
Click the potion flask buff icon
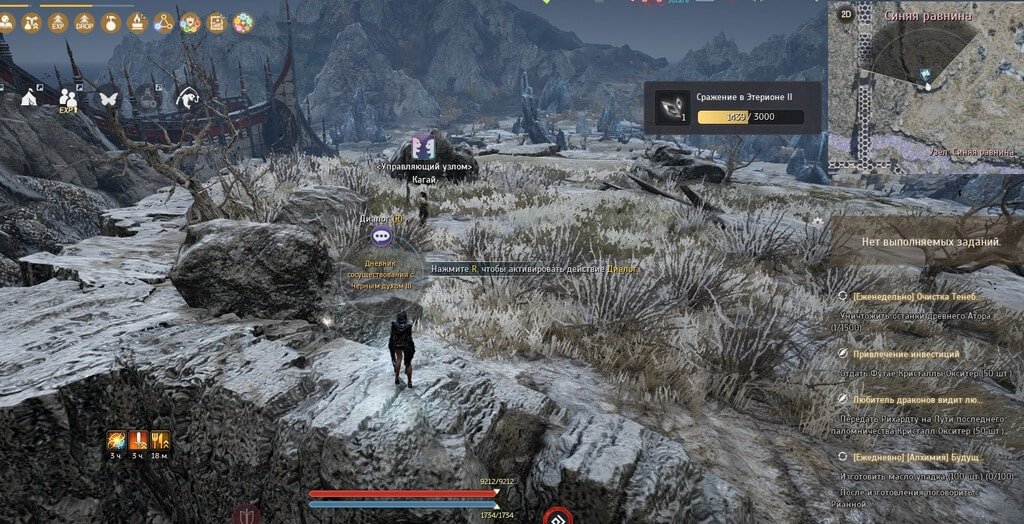[112, 21]
